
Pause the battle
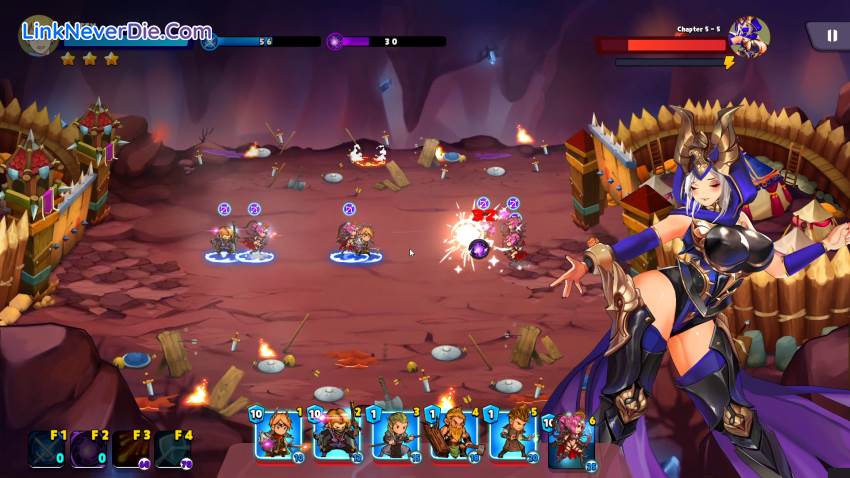[x=831, y=36]
